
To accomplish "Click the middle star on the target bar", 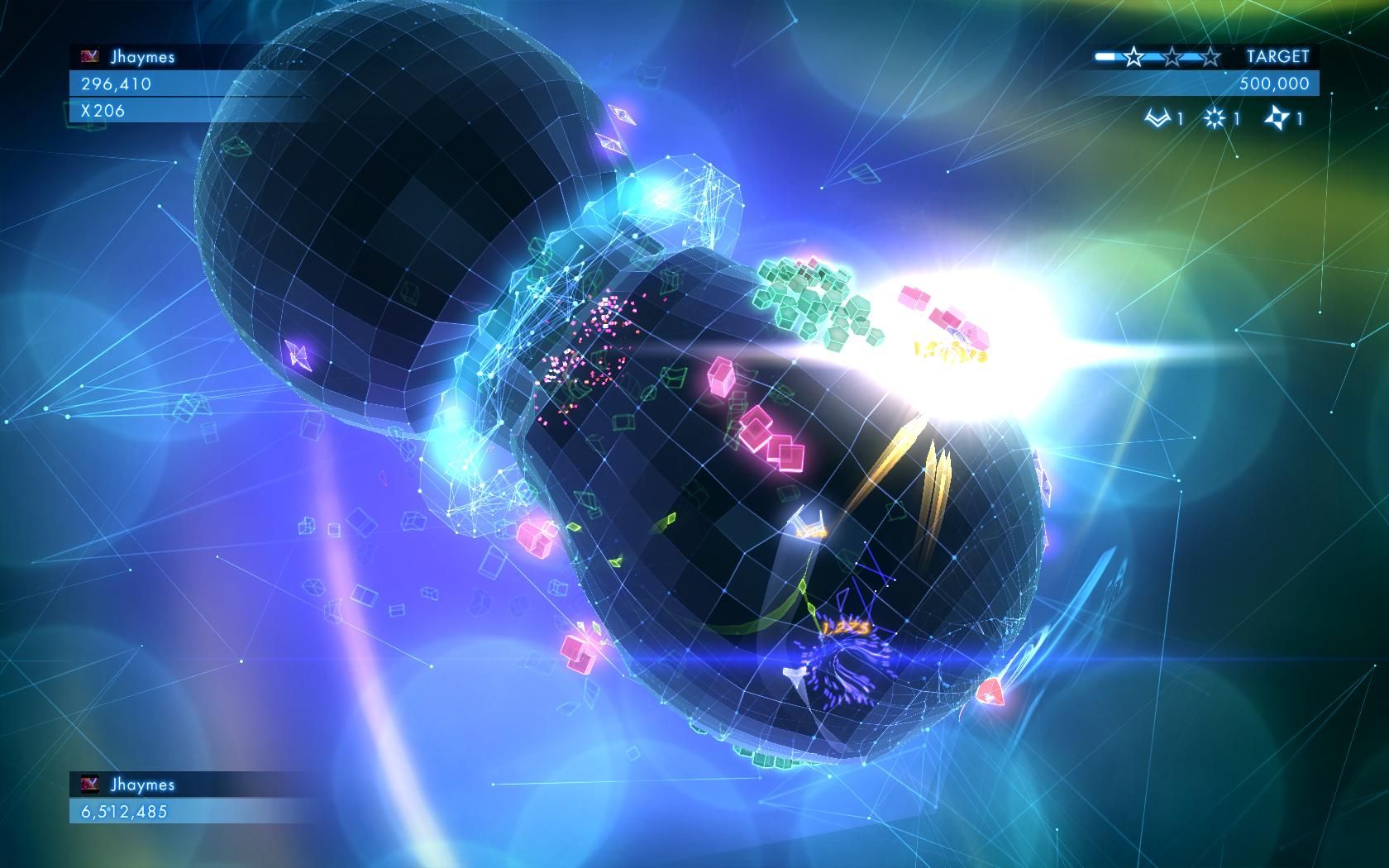I will (1172, 56).
